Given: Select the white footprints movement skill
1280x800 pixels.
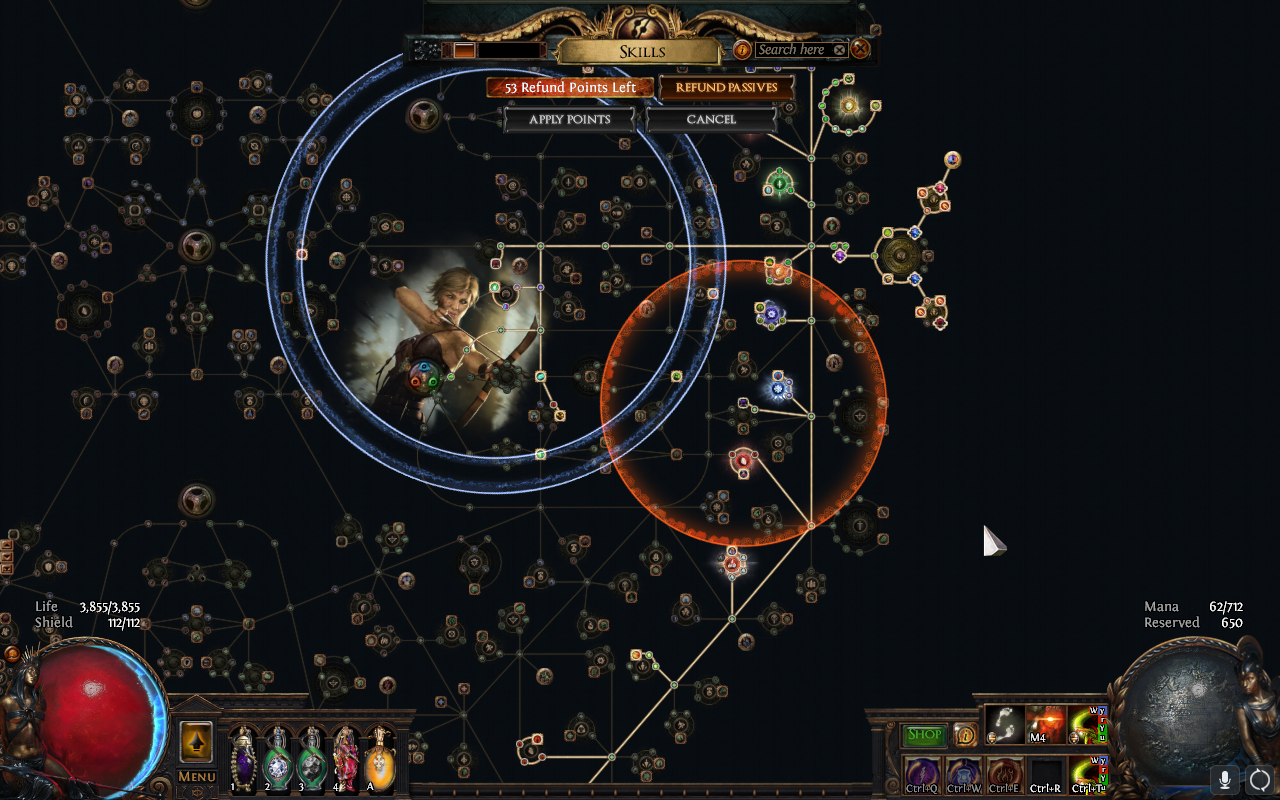Looking at the screenshot, I should click(1004, 723).
